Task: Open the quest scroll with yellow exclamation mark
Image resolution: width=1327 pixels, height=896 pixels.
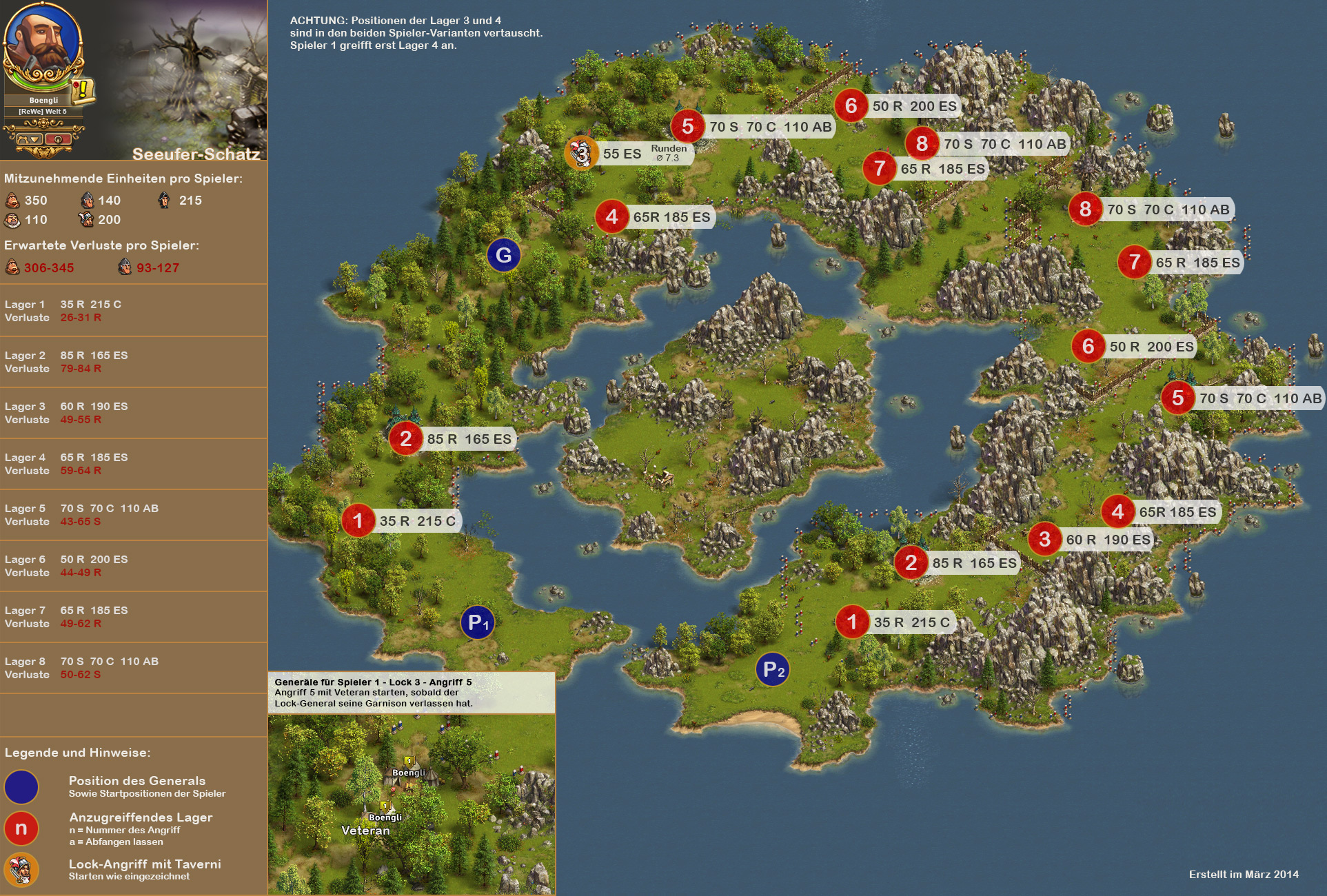Action: click(x=84, y=90)
